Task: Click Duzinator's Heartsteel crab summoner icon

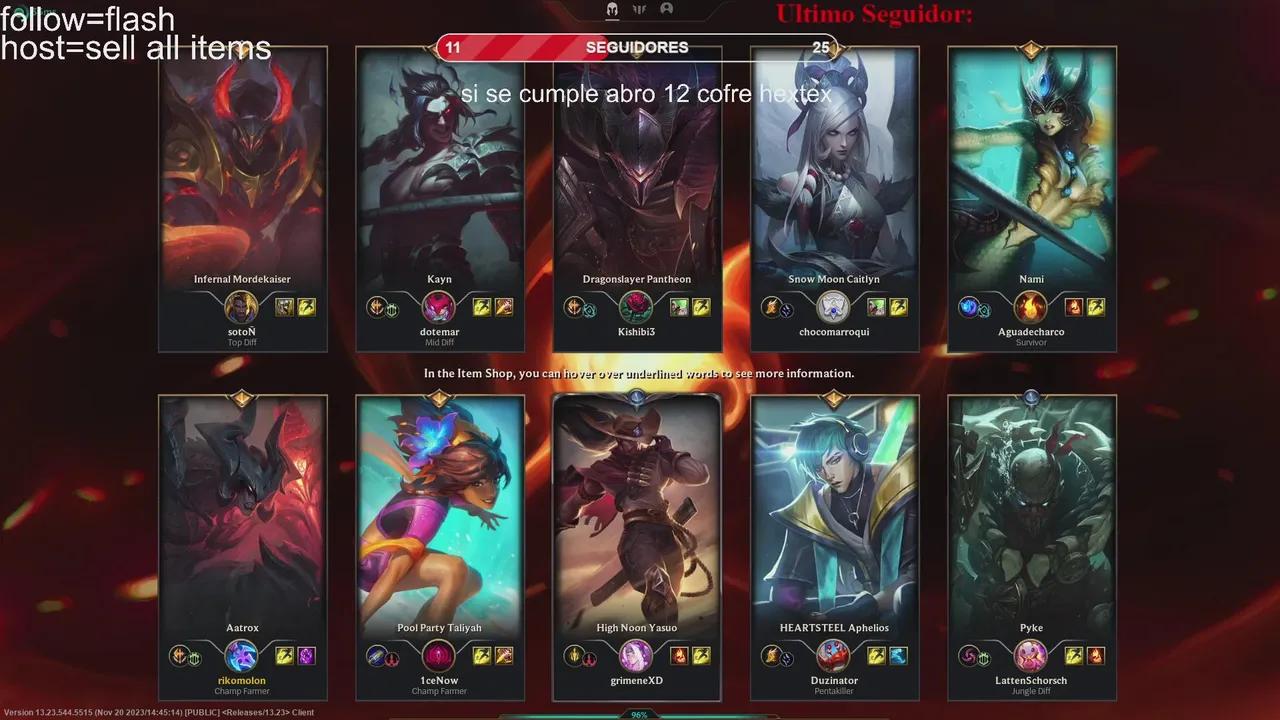Action: point(834,656)
